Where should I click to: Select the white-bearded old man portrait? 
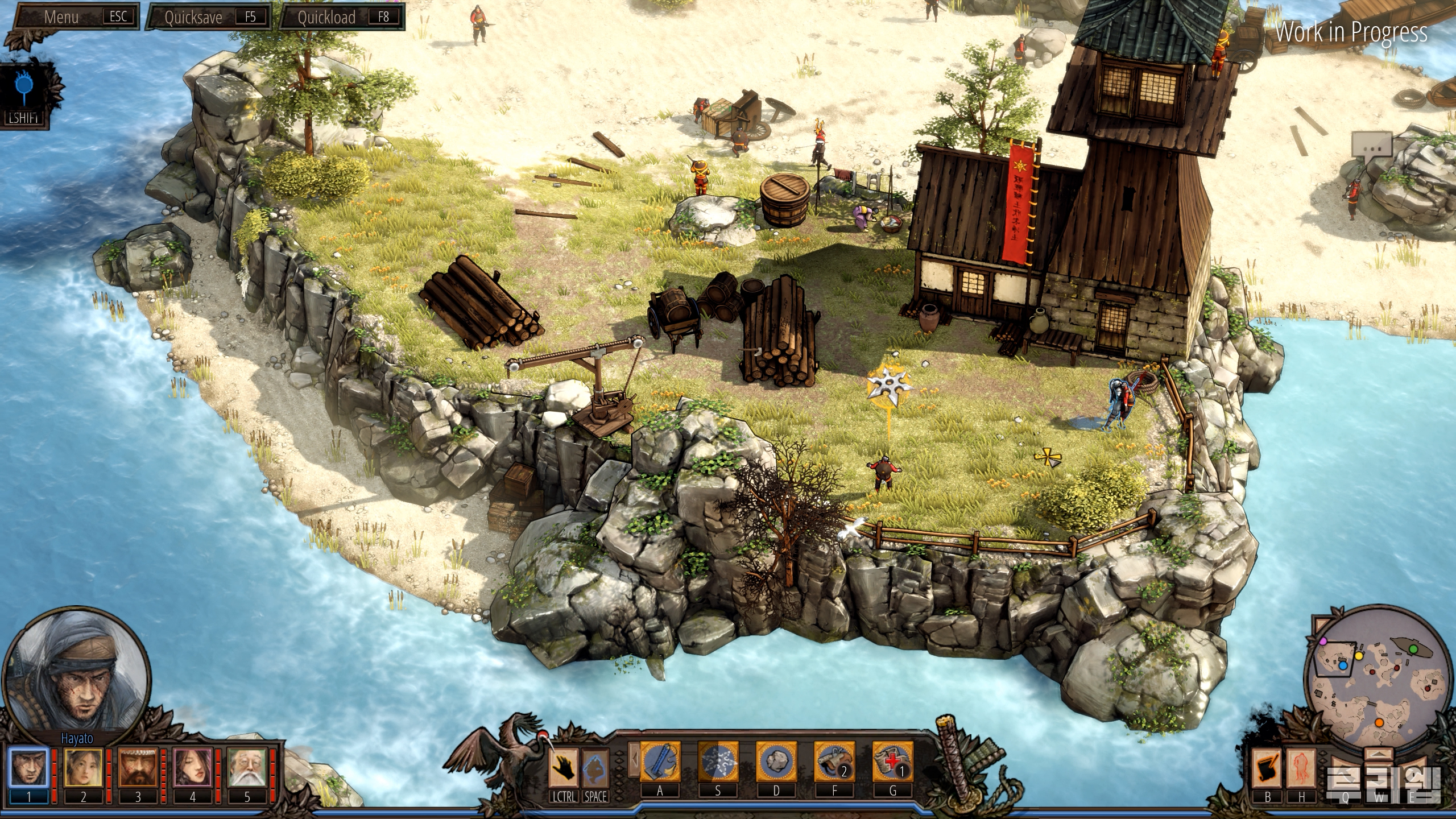247,768
